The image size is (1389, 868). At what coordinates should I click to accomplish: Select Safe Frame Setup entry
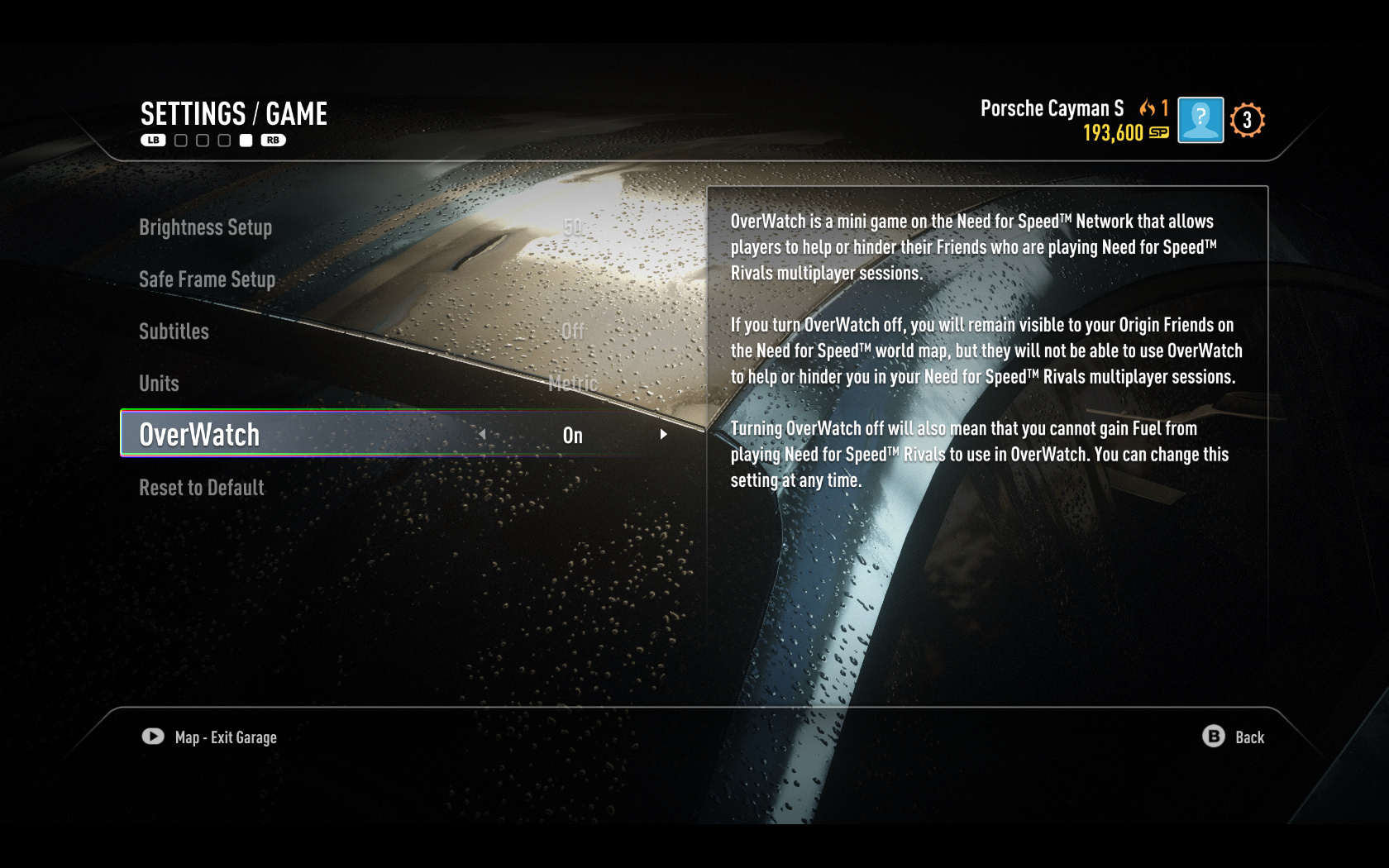(207, 279)
